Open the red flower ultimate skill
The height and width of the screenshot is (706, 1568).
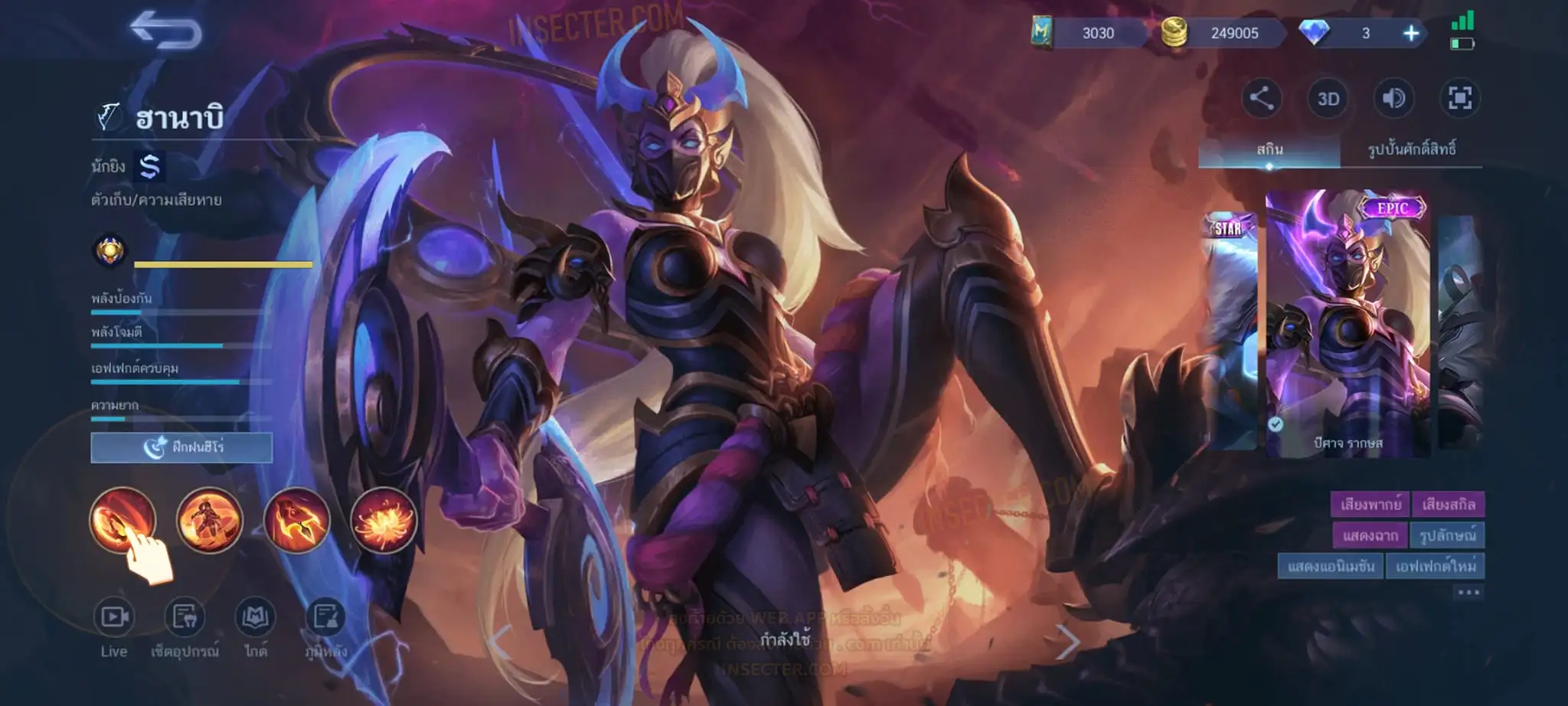point(384,520)
